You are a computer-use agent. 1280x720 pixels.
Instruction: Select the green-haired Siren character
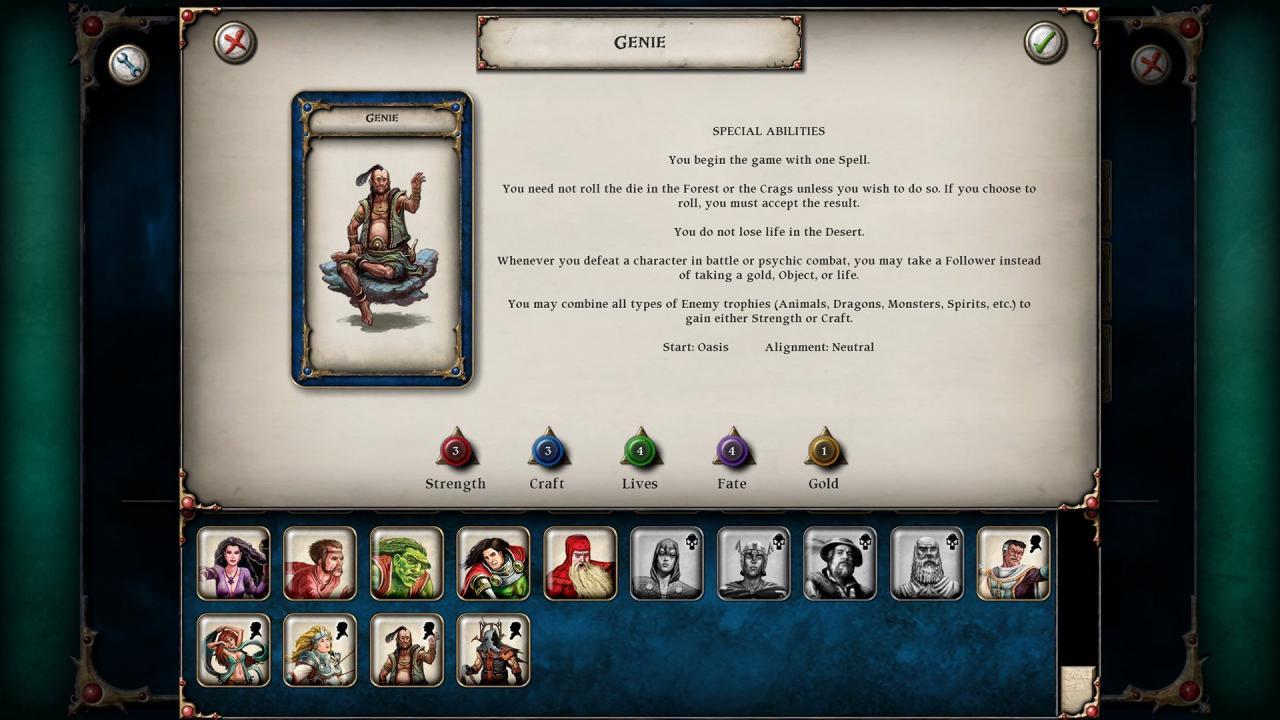[x=234, y=650]
